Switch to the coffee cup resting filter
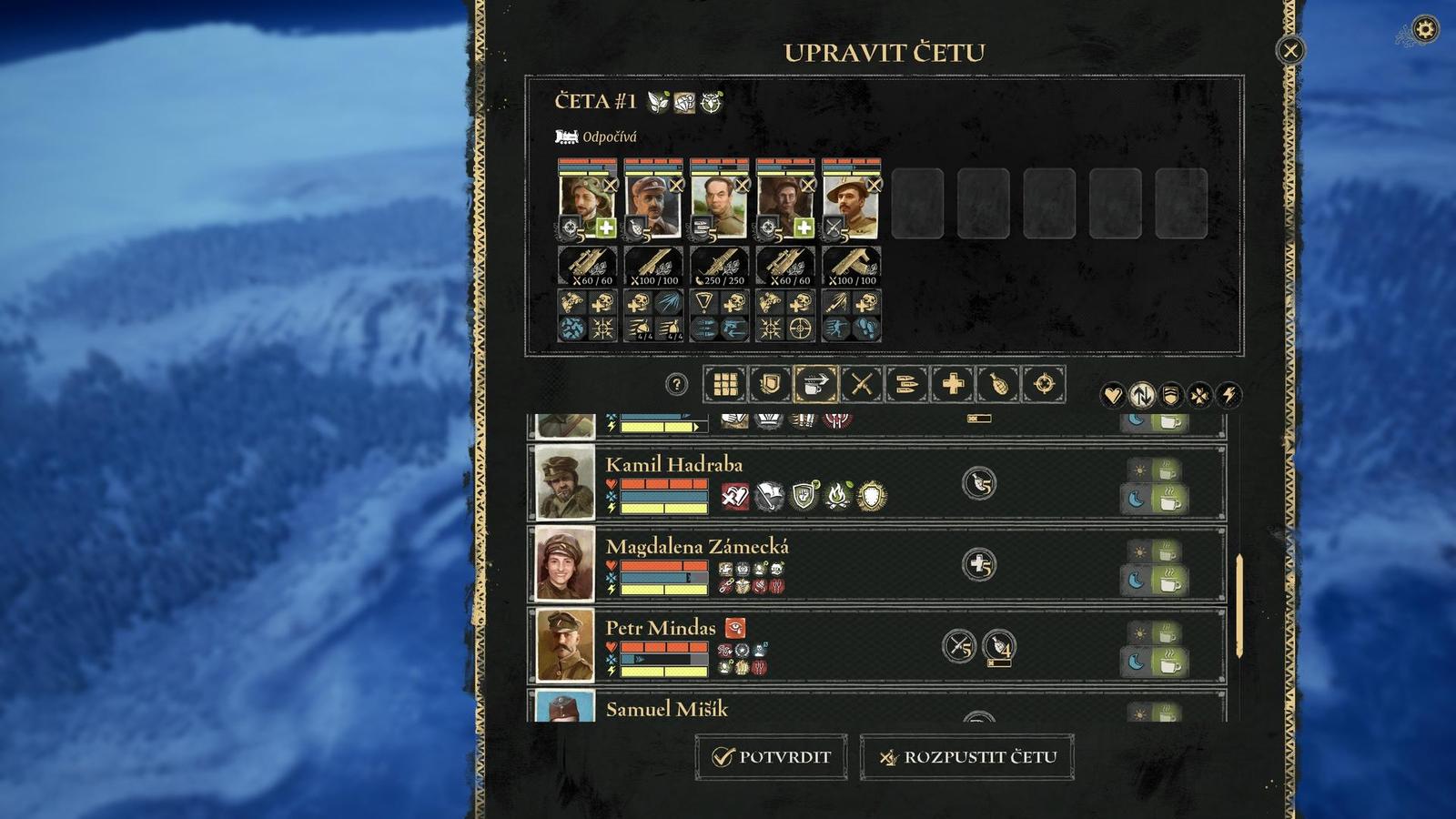The image size is (1456, 819). point(816,385)
